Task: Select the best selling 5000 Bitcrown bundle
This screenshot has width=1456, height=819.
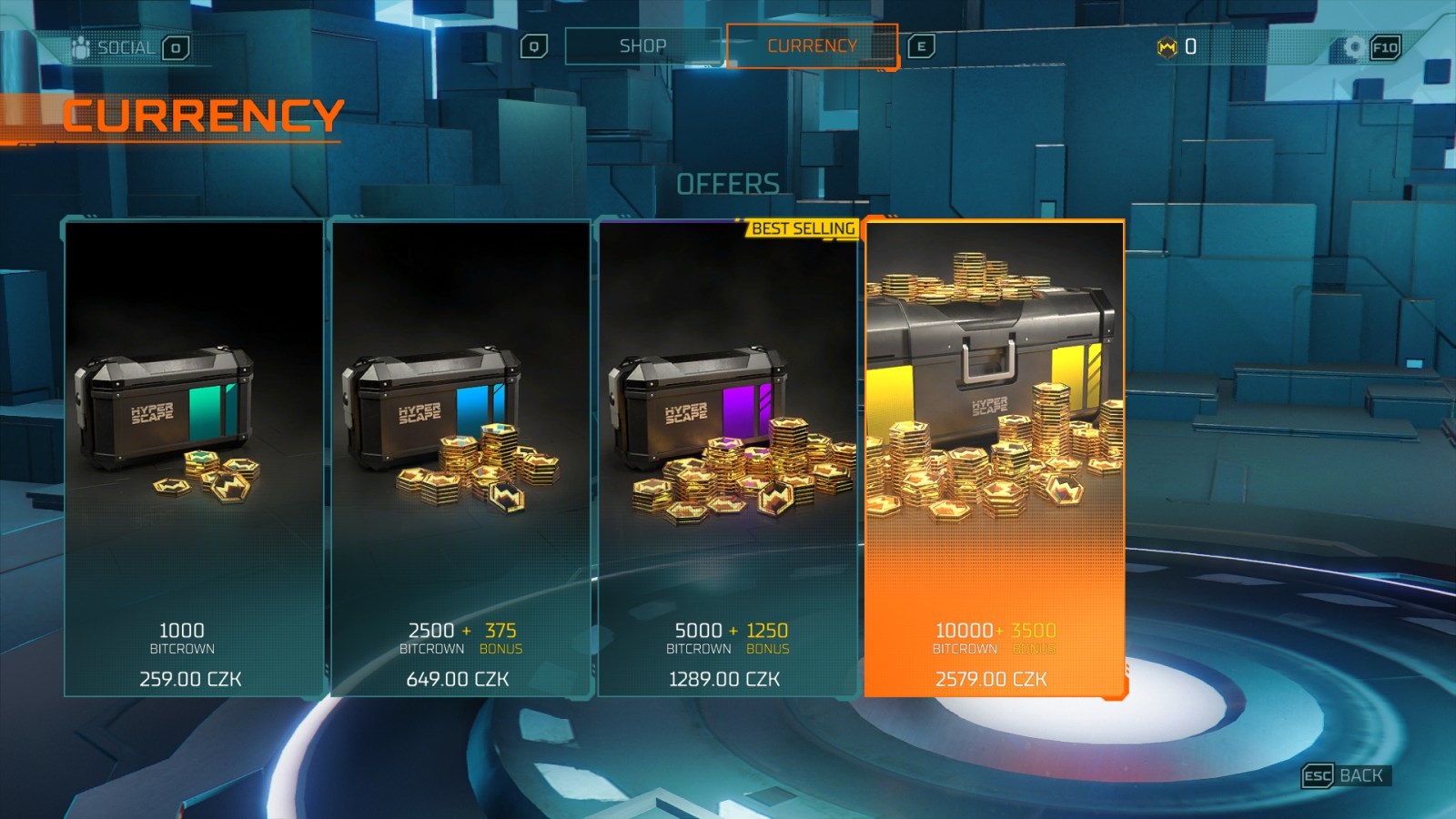Action: [x=727, y=458]
